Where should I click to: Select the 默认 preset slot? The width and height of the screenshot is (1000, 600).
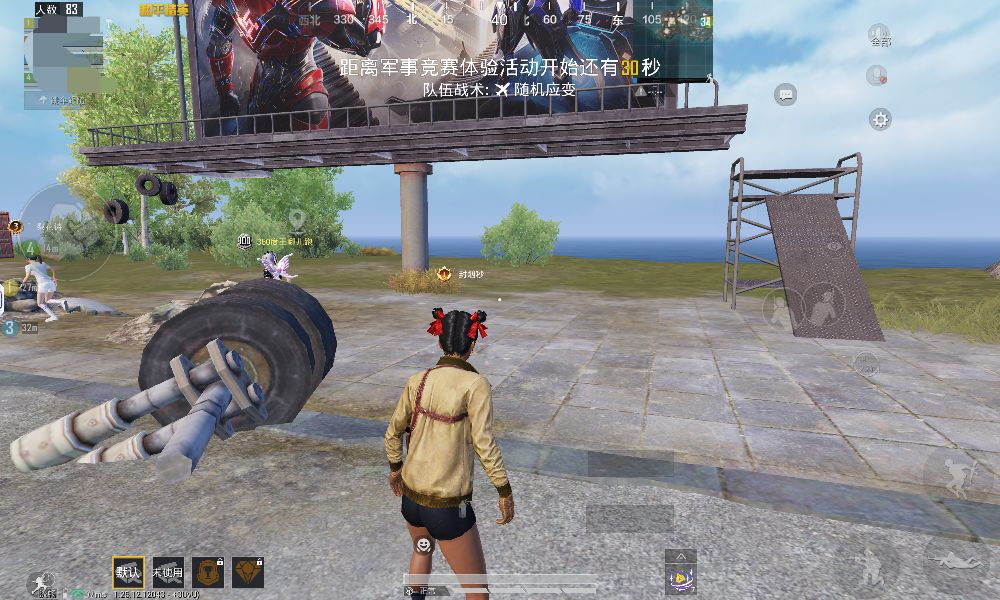point(128,572)
